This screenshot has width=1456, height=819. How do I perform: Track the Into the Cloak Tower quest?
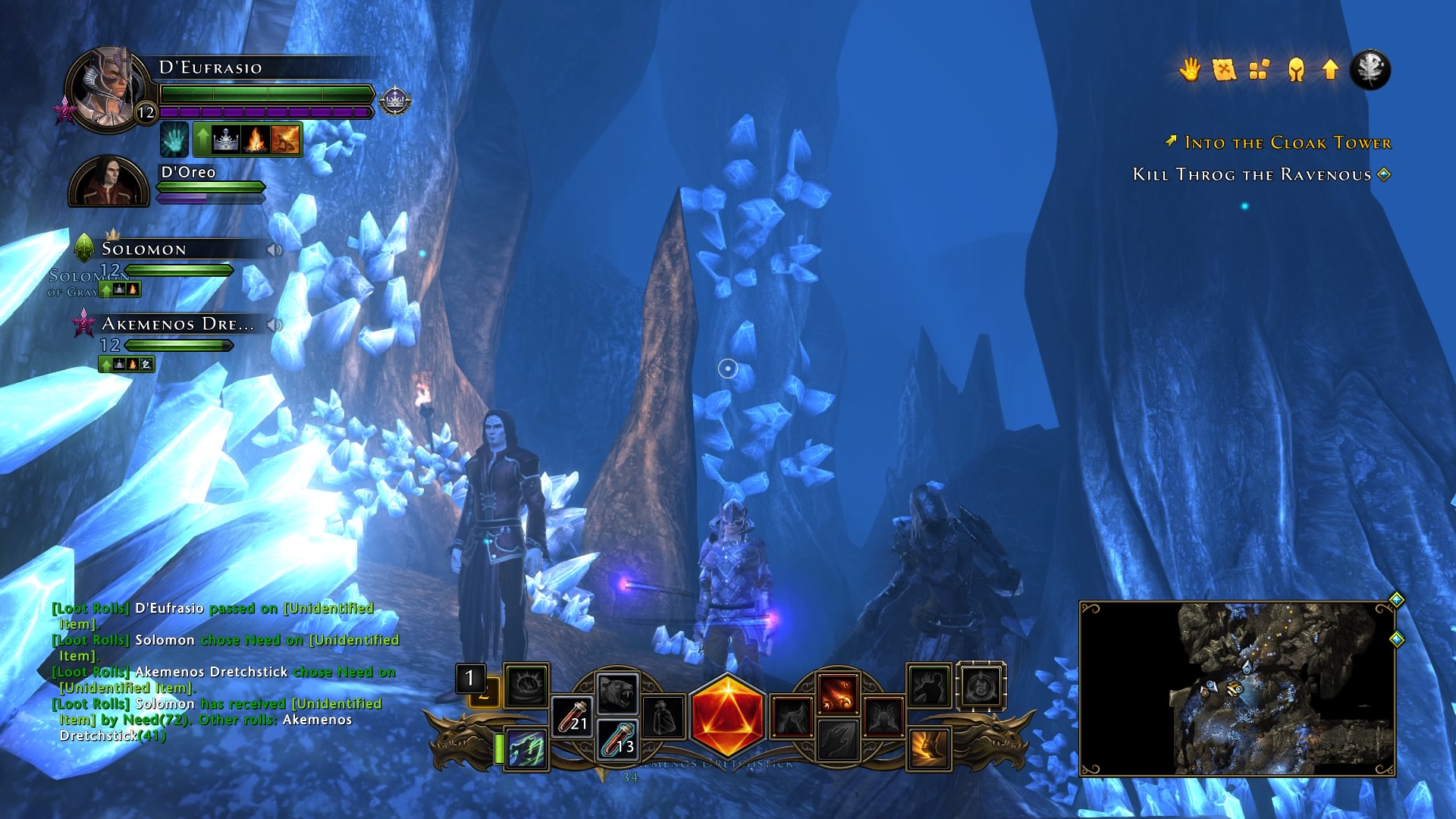tap(1288, 143)
